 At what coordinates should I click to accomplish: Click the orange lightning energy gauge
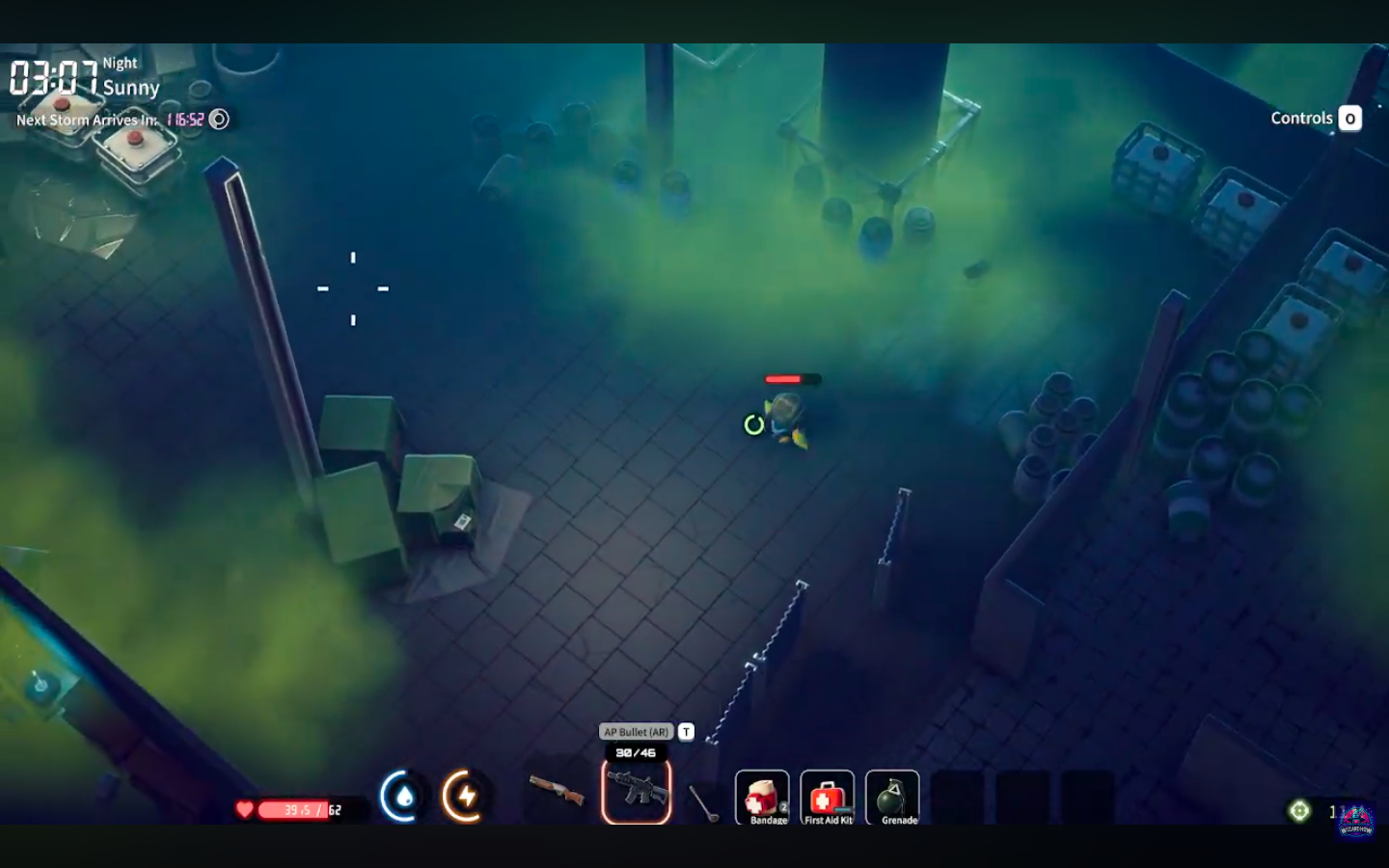point(465,797)
